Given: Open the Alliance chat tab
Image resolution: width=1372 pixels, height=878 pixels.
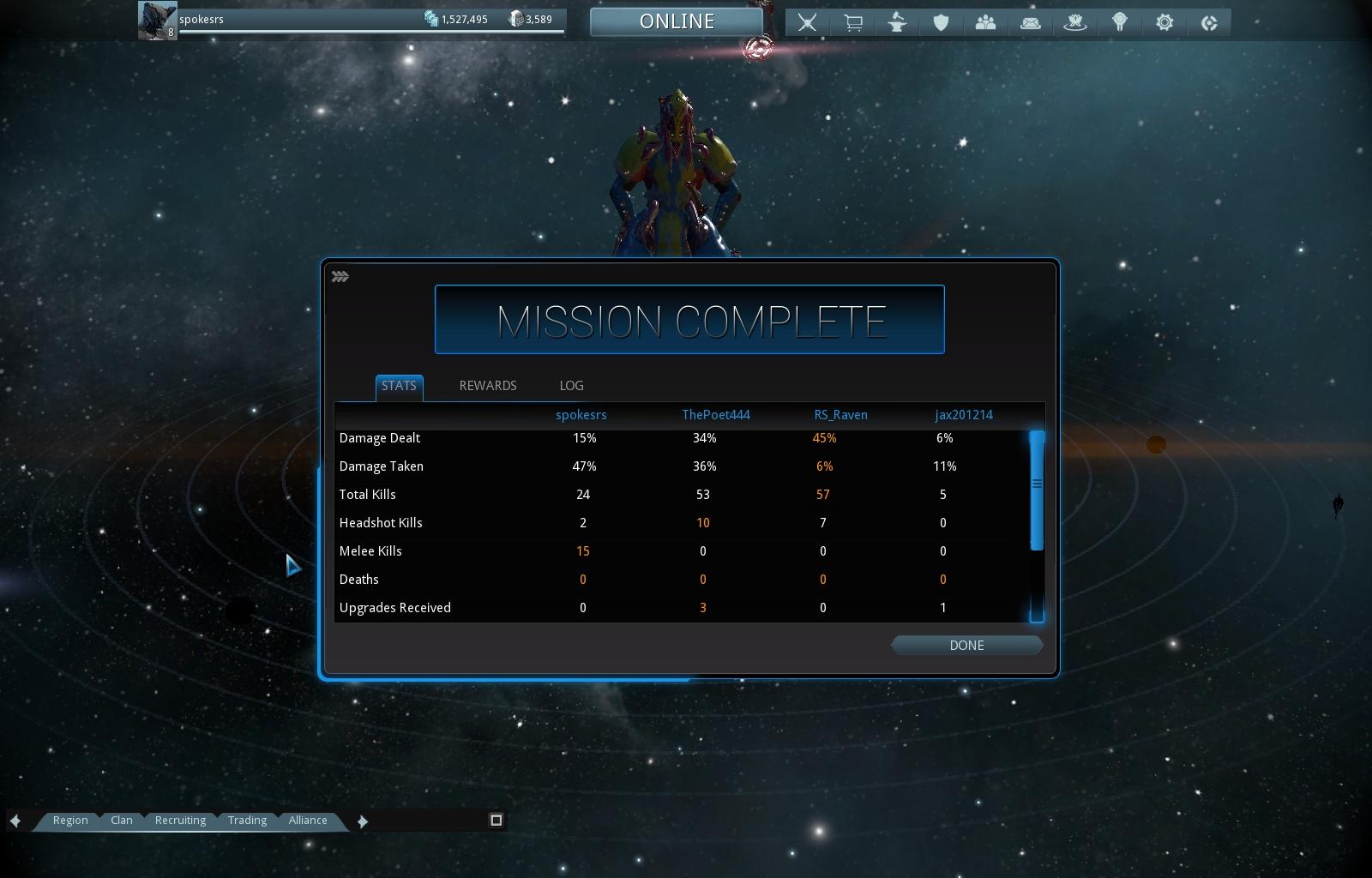Looking at the screenshot, I should click(x=308, y=821).
